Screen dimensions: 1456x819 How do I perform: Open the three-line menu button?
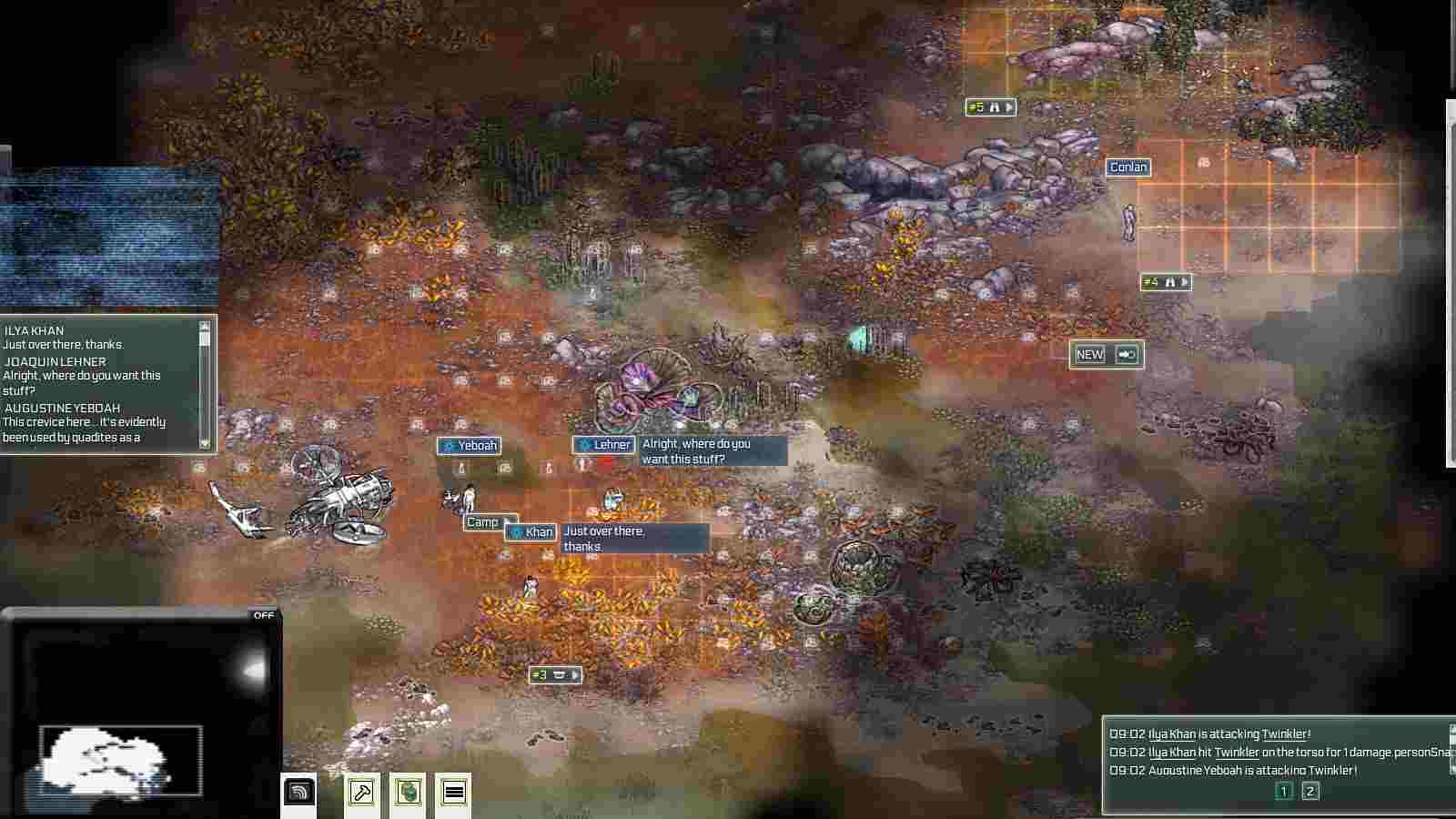453,792
